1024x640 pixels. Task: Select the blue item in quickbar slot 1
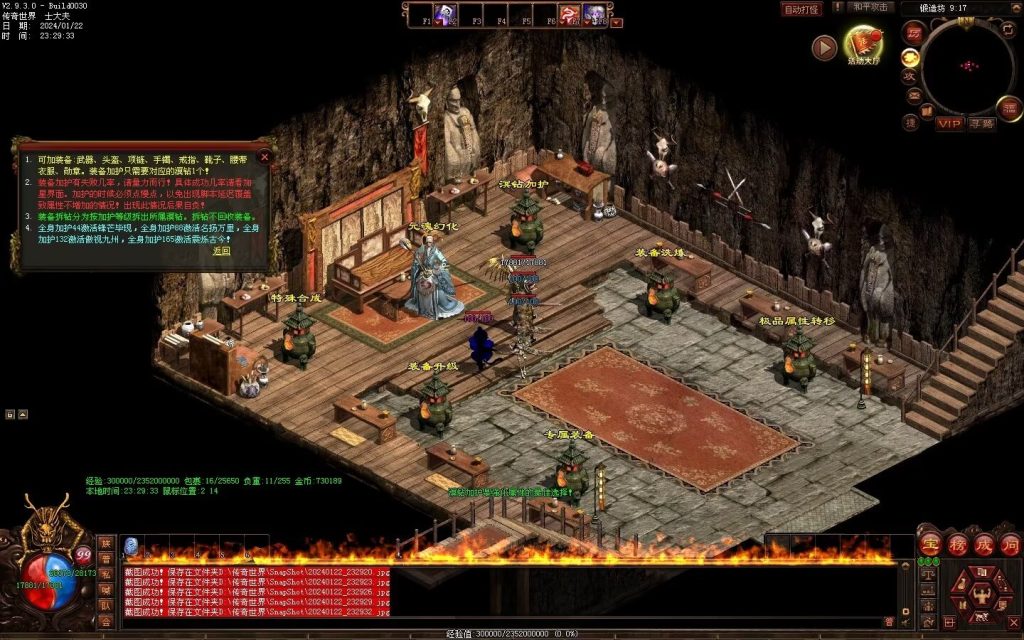[130, 546]
